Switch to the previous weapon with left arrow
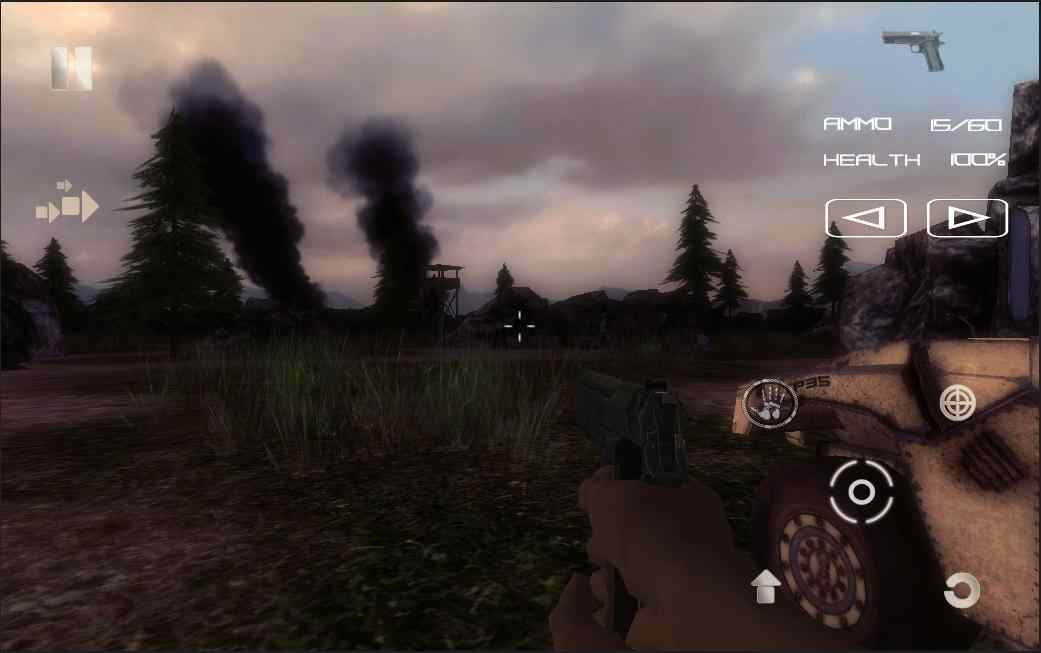Viewport: 1041px width, 653px height. tap(865, 218)
